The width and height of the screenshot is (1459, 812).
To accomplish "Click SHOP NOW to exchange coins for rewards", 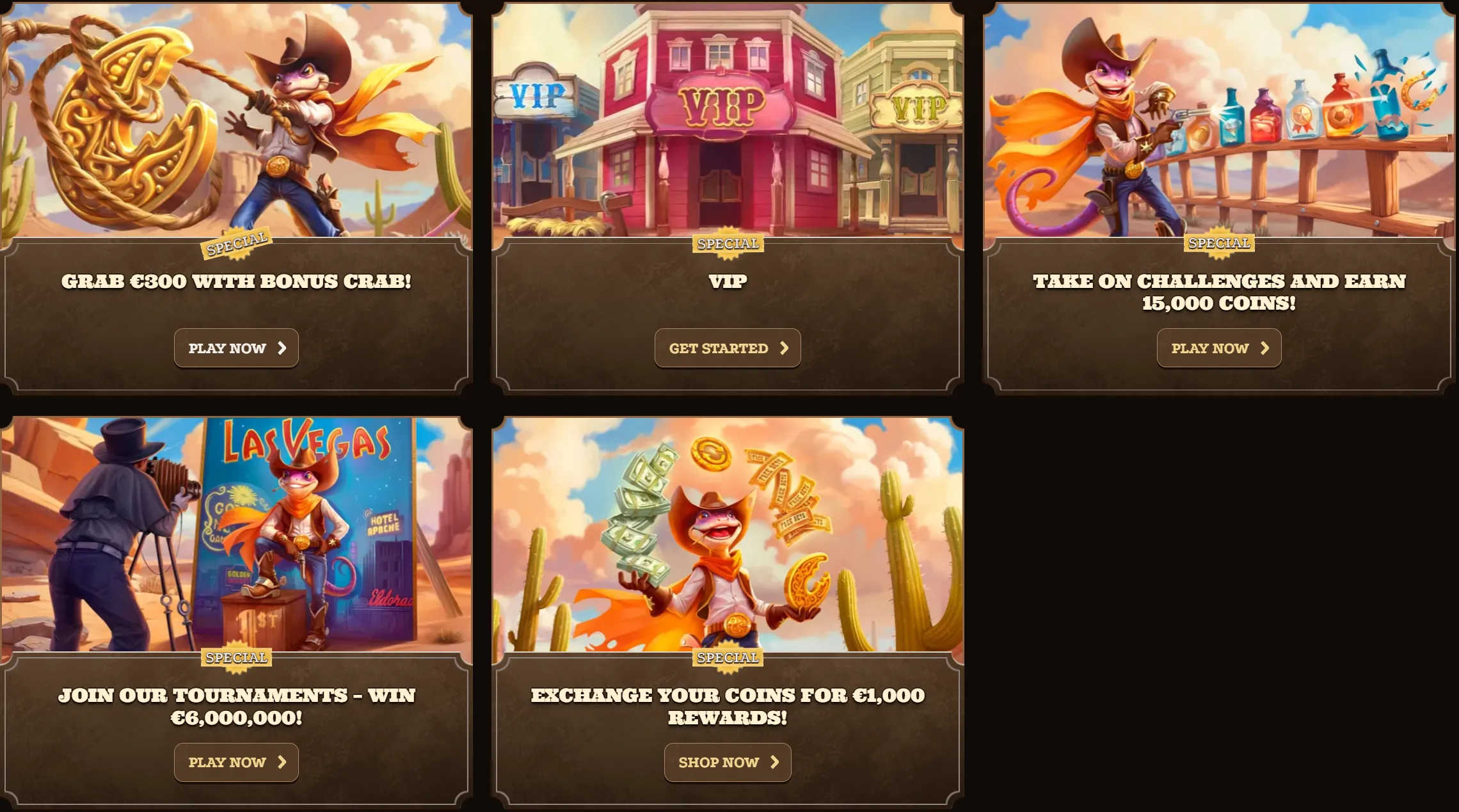I will (728, 761).
